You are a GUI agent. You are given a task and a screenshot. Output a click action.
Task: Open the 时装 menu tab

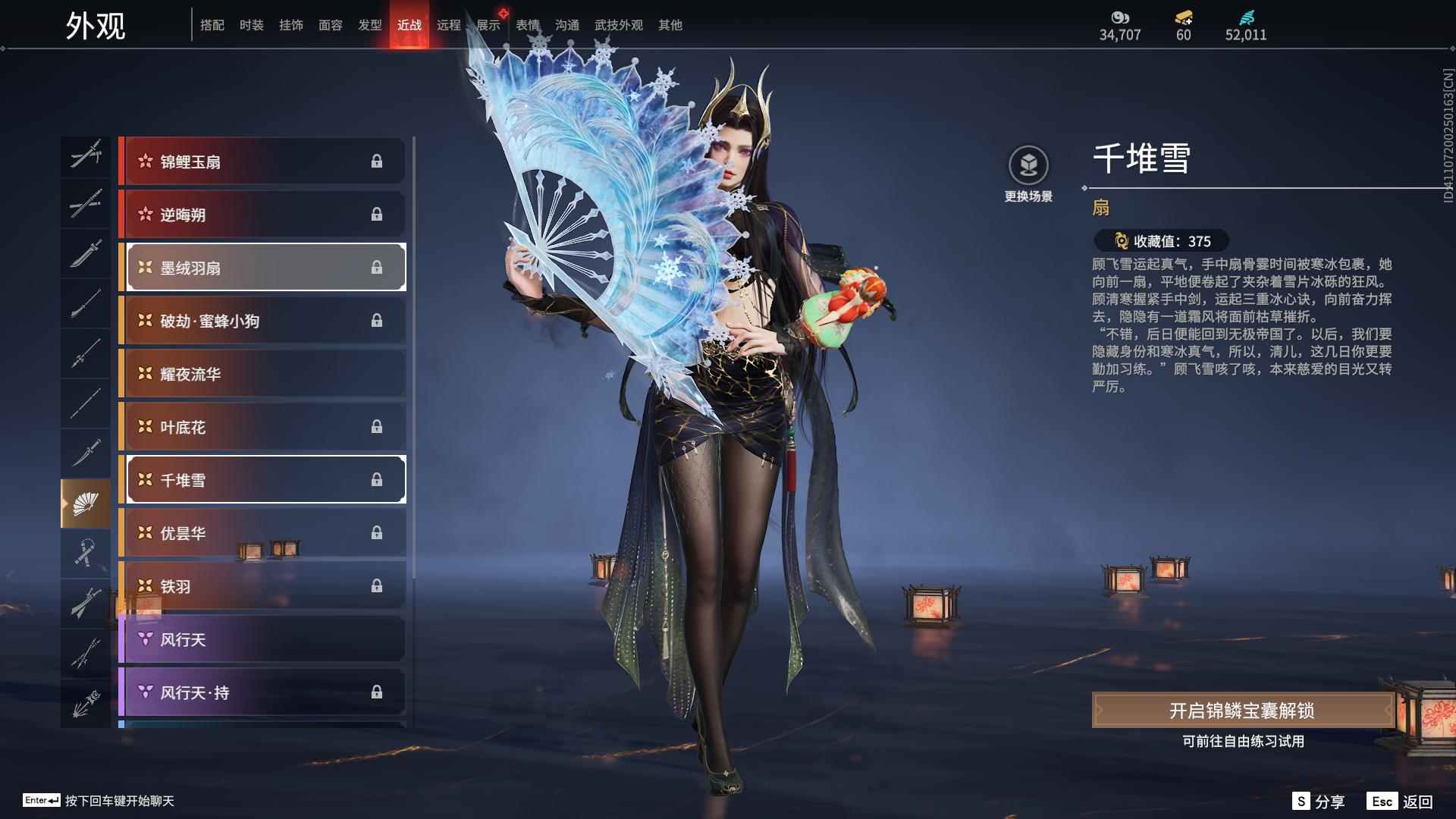coord(252,25)
